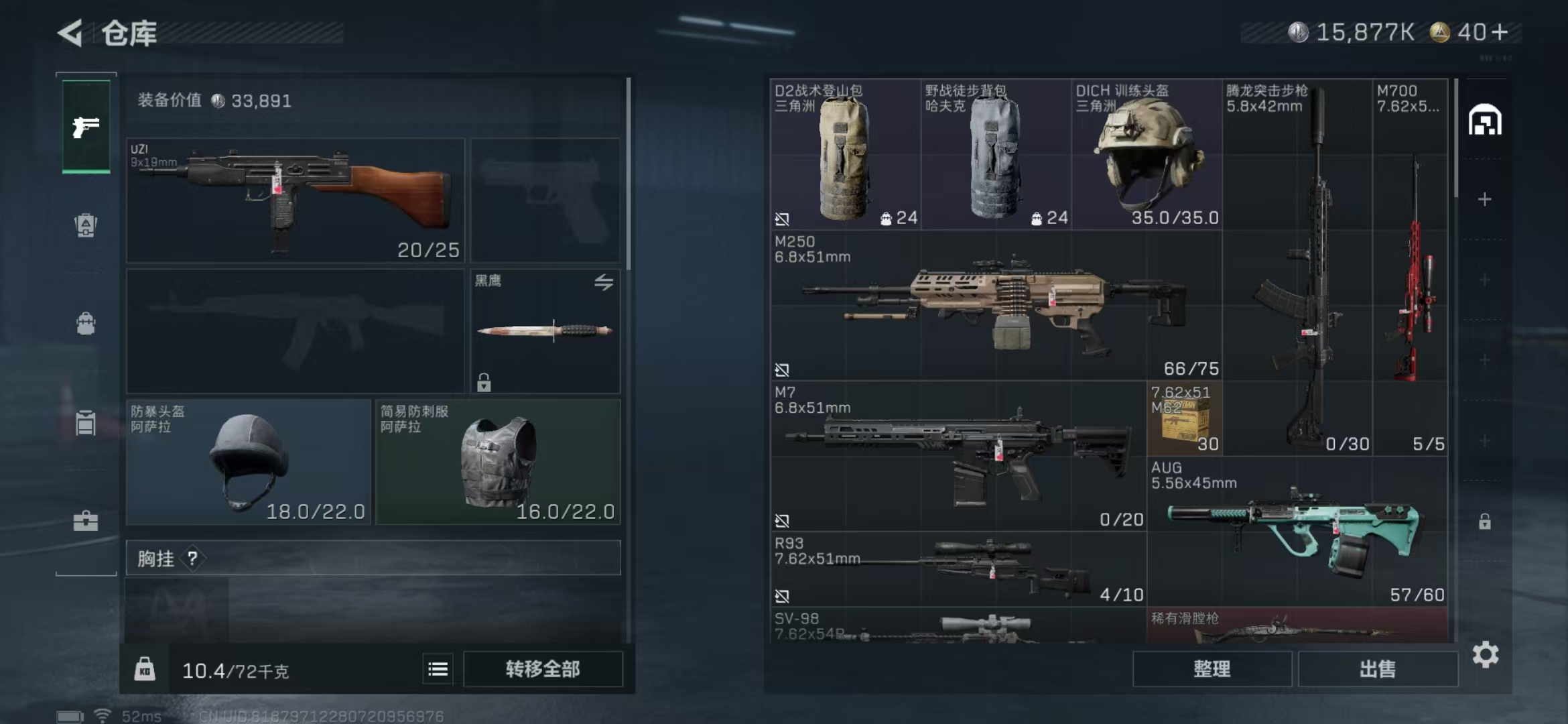Open the list view icon beside 转移全部

[438, 669]
